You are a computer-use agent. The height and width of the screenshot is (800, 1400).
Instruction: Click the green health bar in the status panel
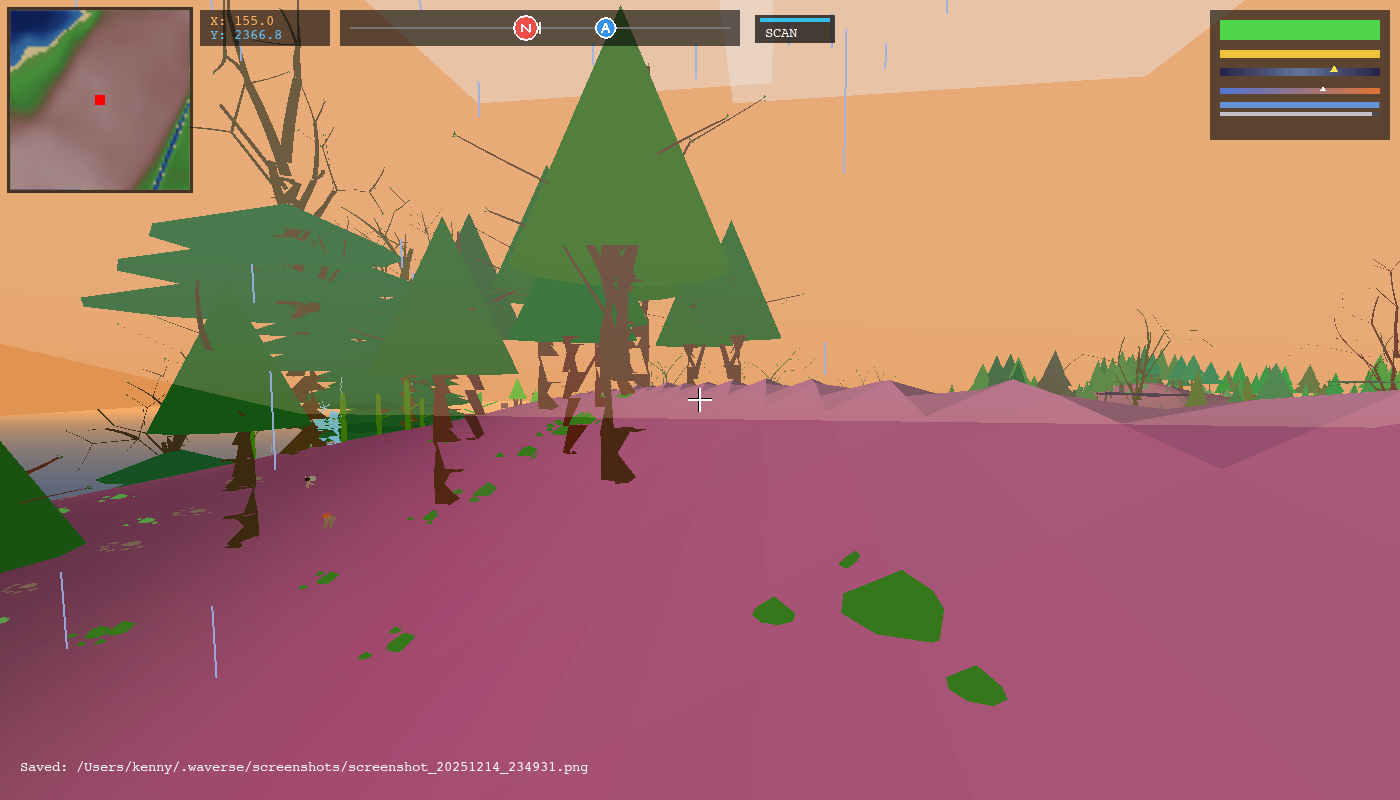[1298, 31]
